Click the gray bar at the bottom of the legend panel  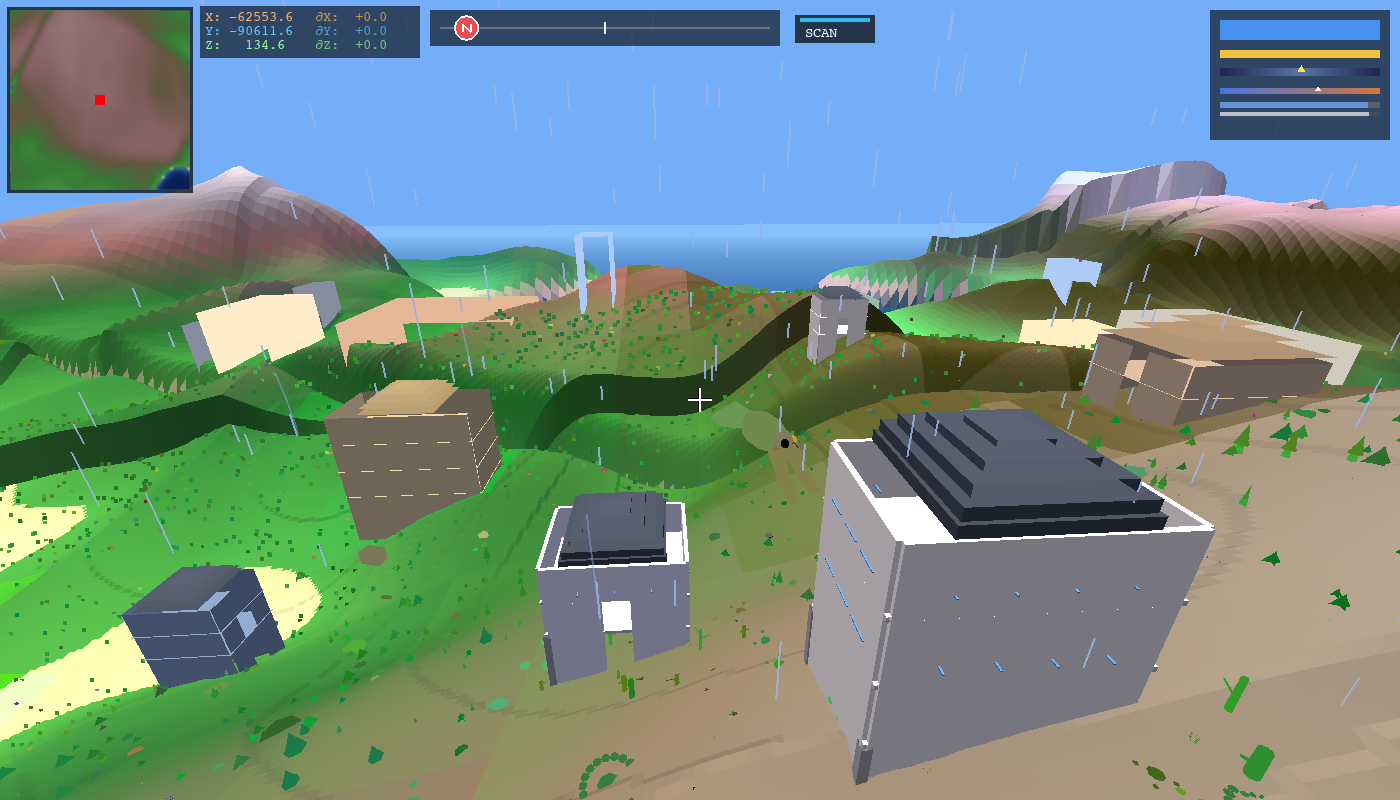click(x=1292, y=114)
